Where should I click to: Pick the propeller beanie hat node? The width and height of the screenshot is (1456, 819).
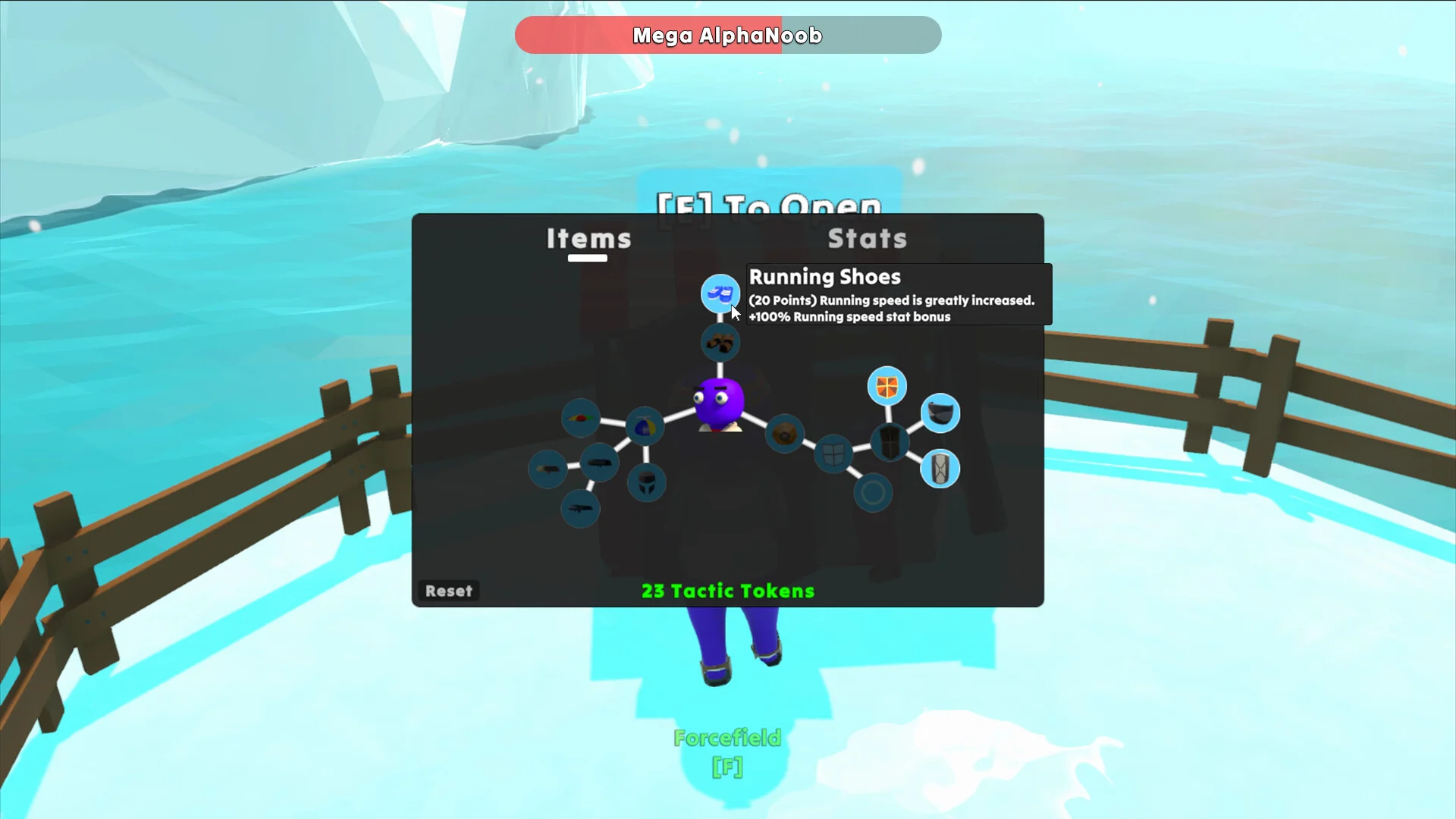point(645,428)
